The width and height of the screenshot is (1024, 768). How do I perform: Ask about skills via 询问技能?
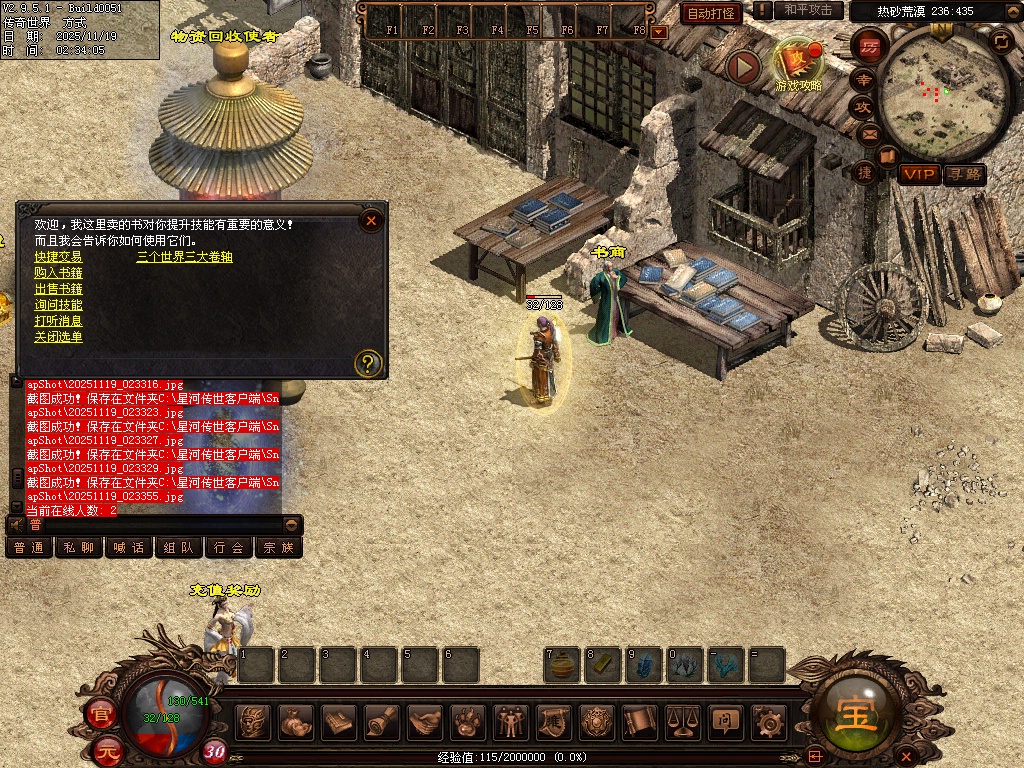(x=58, y=305)
